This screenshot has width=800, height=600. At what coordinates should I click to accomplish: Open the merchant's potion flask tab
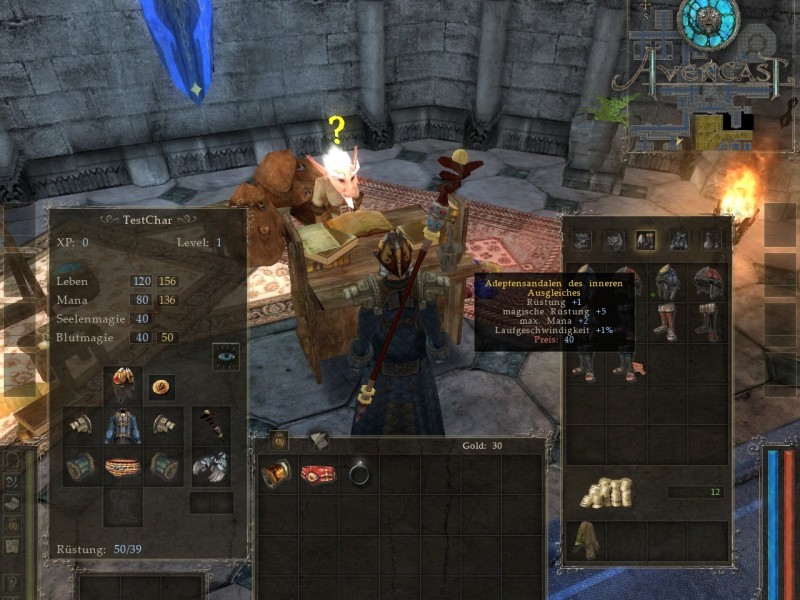(711, 240)
